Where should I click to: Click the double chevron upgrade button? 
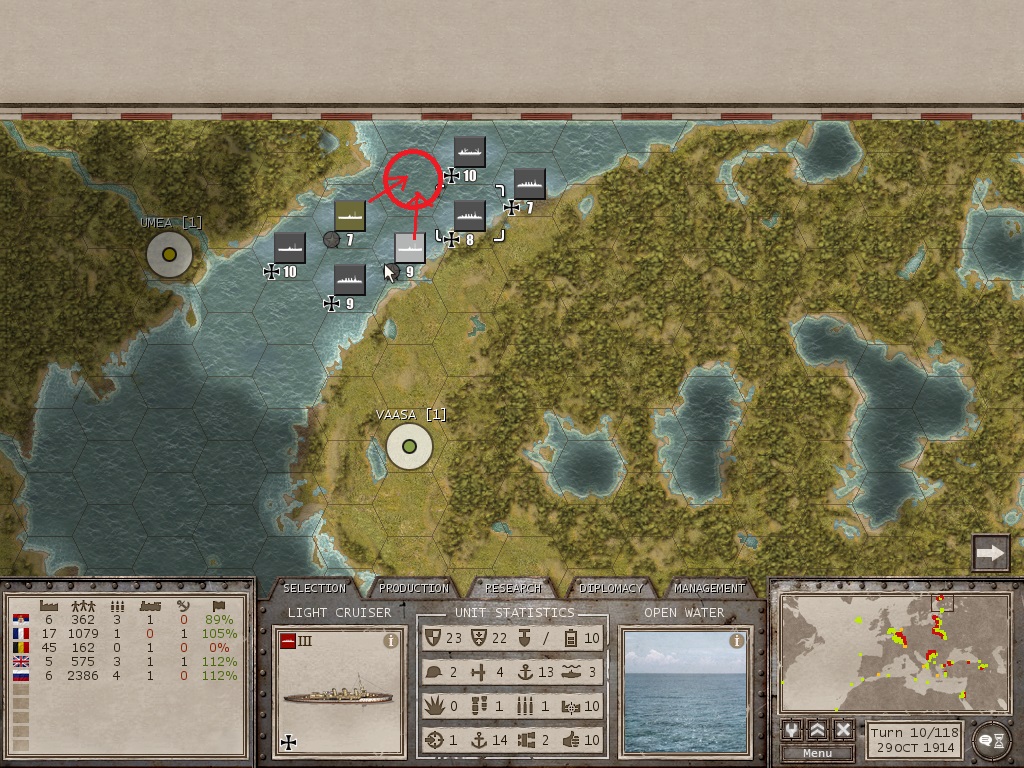coord(817,730)
